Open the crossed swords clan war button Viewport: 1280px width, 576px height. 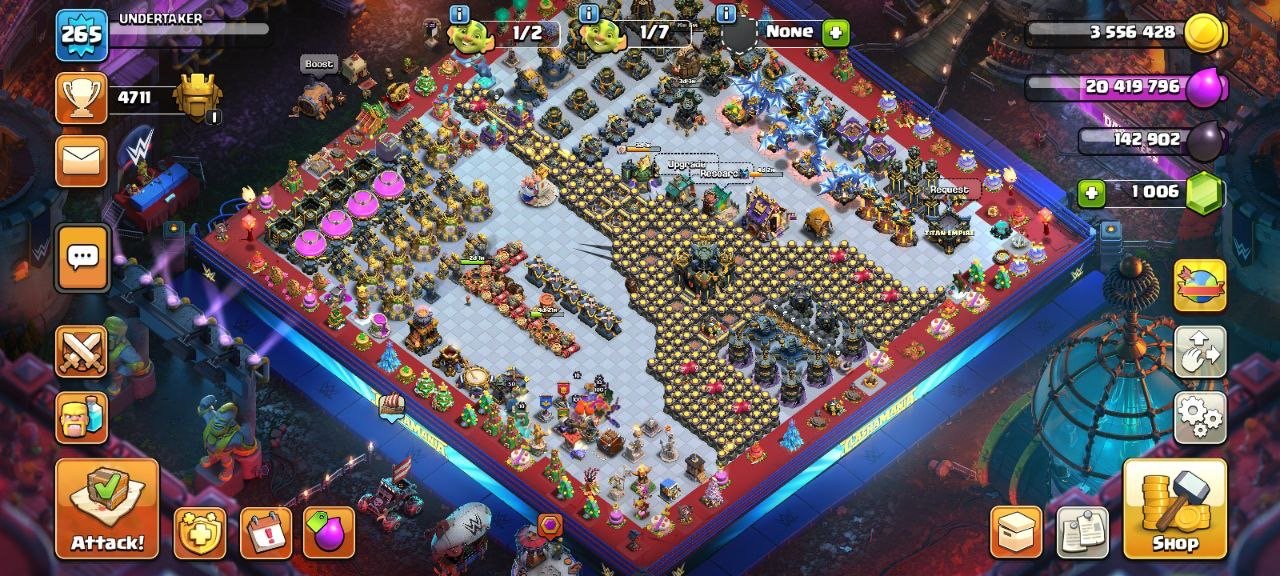(x=81, y=352)
